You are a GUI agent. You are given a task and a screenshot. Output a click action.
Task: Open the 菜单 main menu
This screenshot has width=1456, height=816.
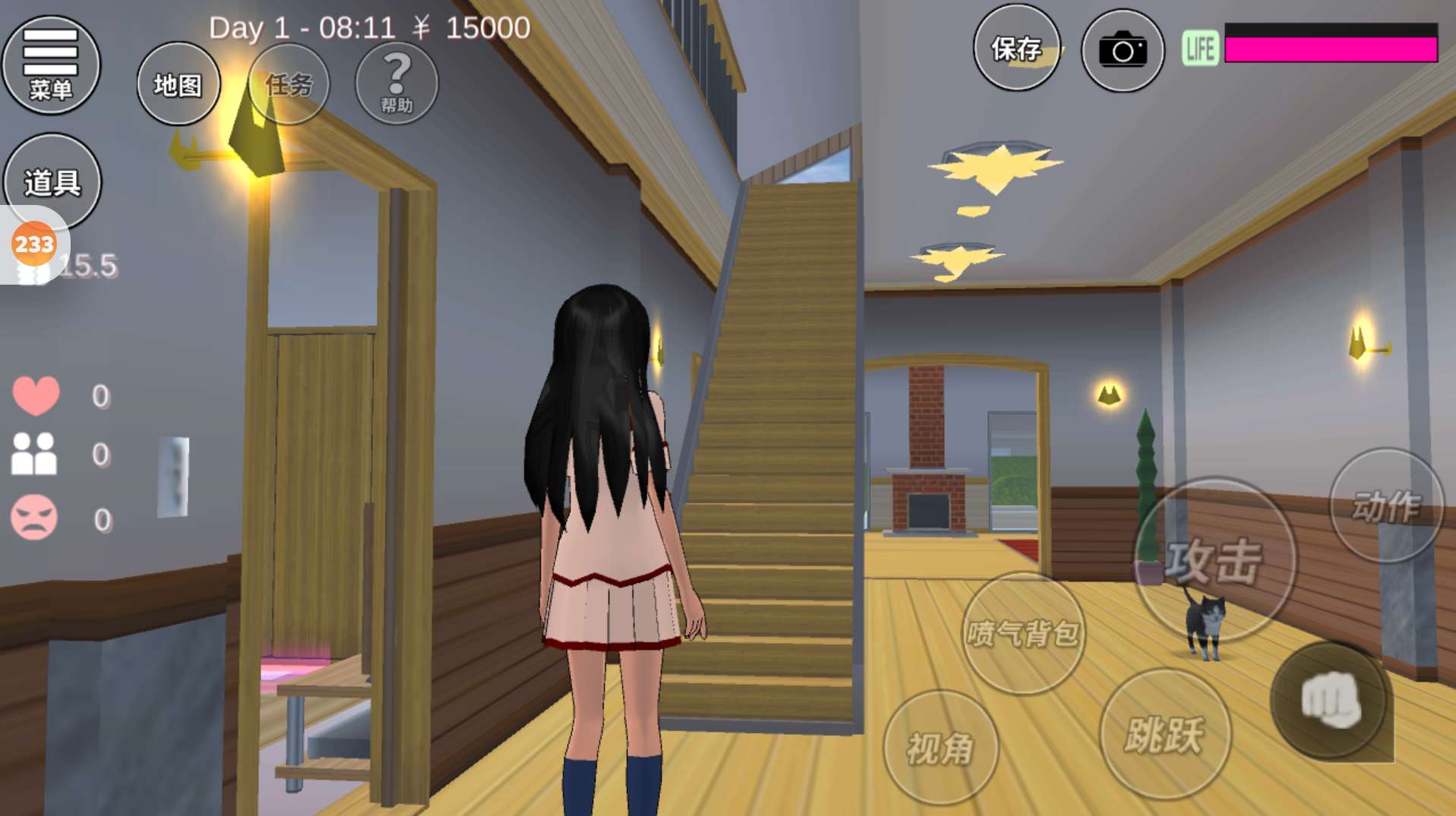pyautogui.click(x=51, y=65)
